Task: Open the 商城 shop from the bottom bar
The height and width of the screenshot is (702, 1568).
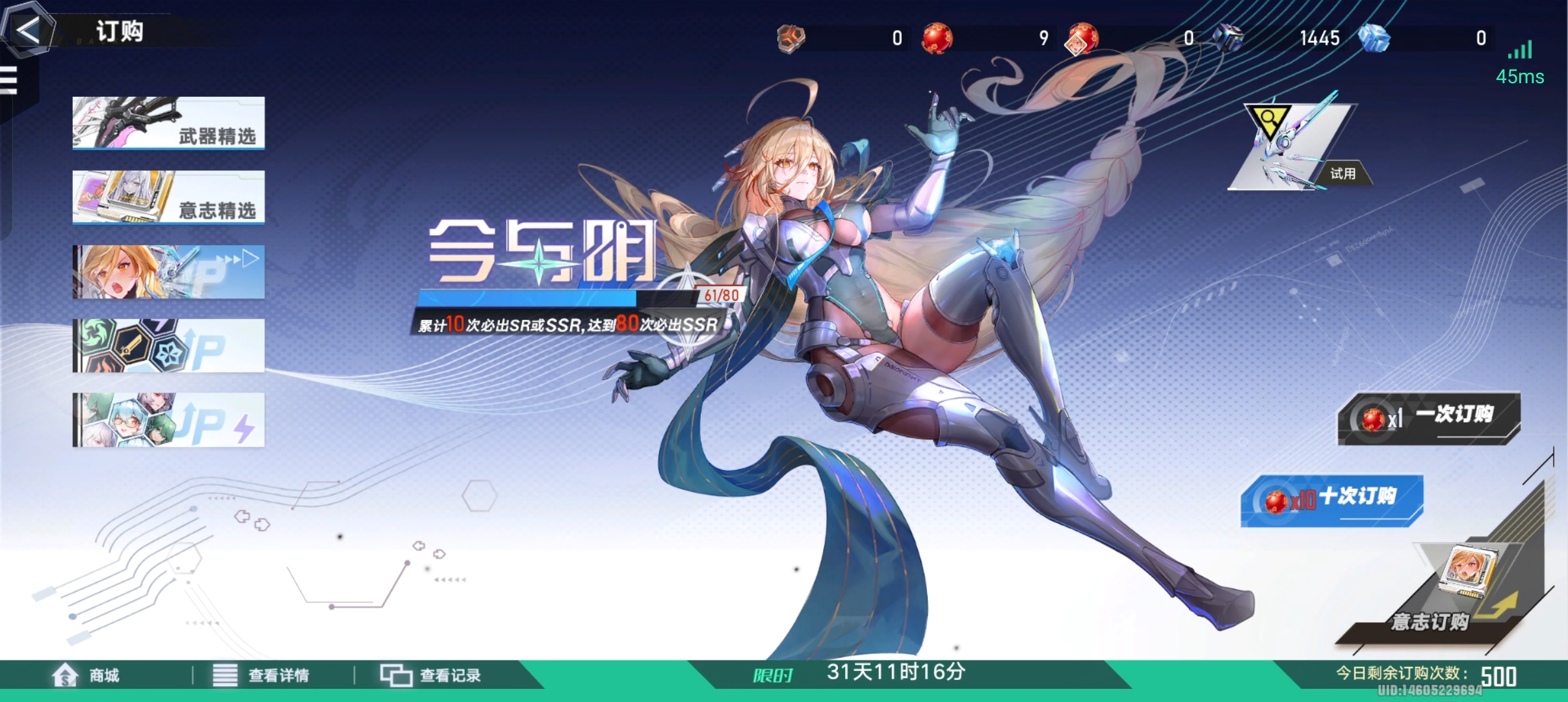Action: pos(78,675)
